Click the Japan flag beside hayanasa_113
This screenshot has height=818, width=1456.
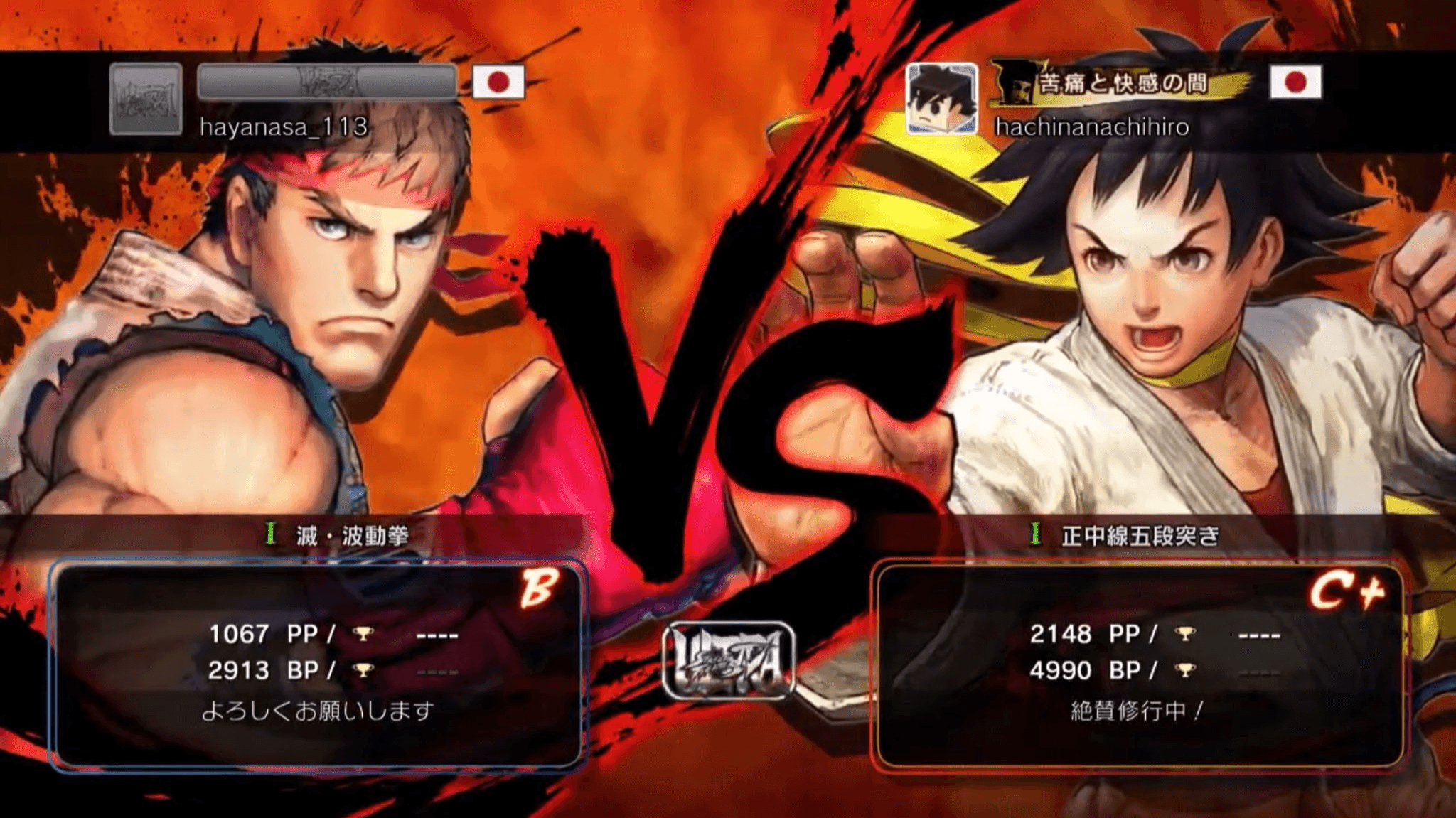click(498, 82)
